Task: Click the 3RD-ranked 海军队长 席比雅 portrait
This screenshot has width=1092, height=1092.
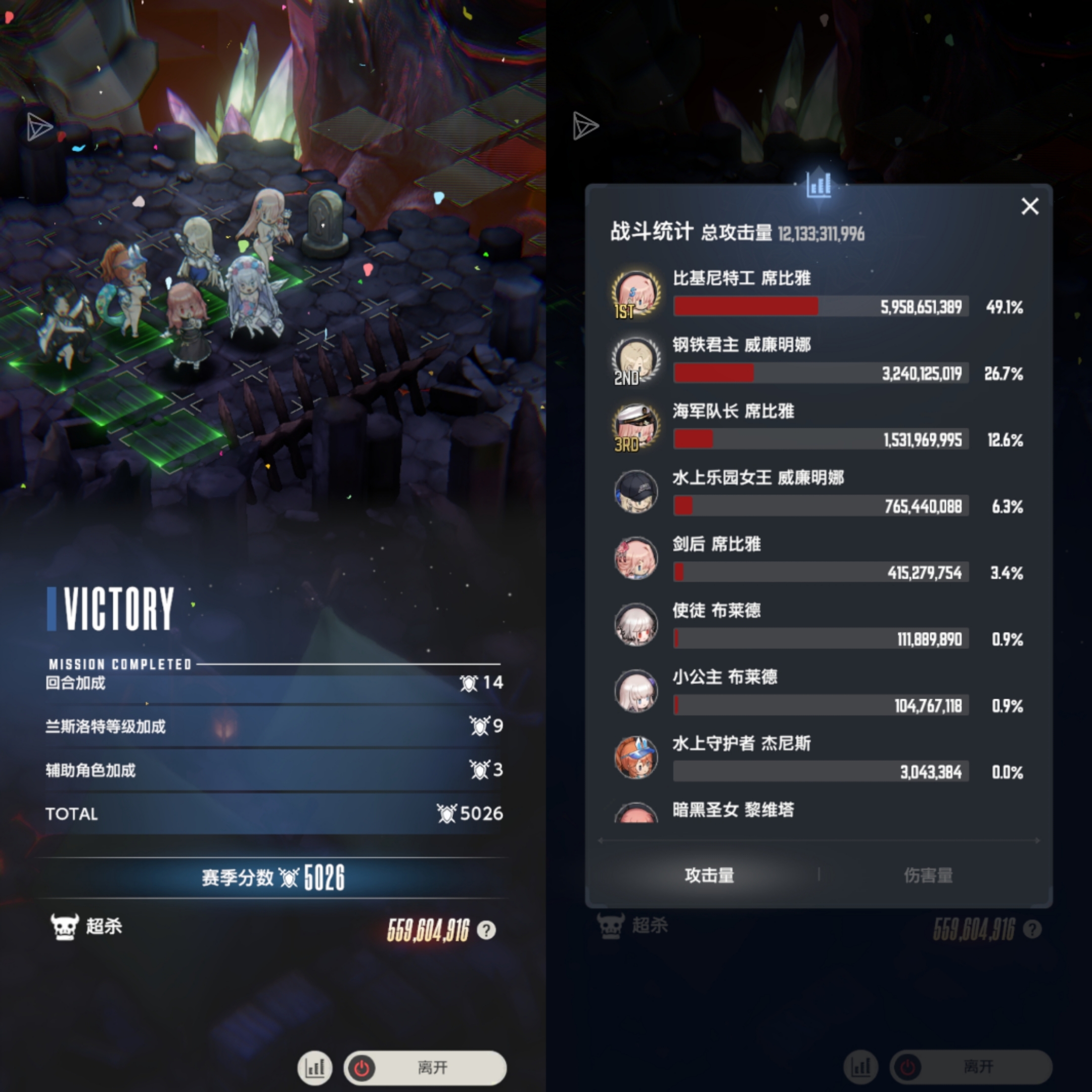Action: pos(636,427)
